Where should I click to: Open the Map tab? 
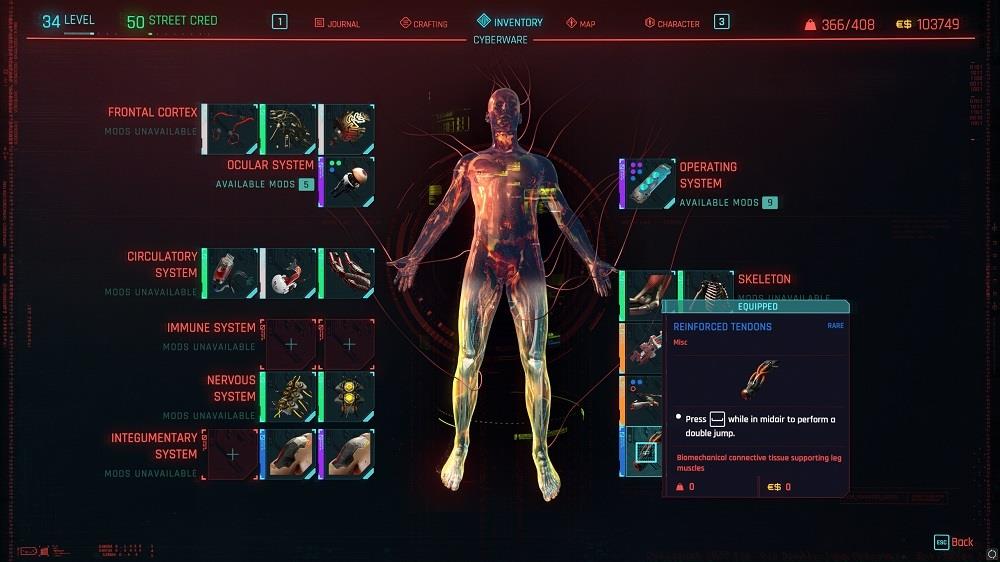coord(581,23)
